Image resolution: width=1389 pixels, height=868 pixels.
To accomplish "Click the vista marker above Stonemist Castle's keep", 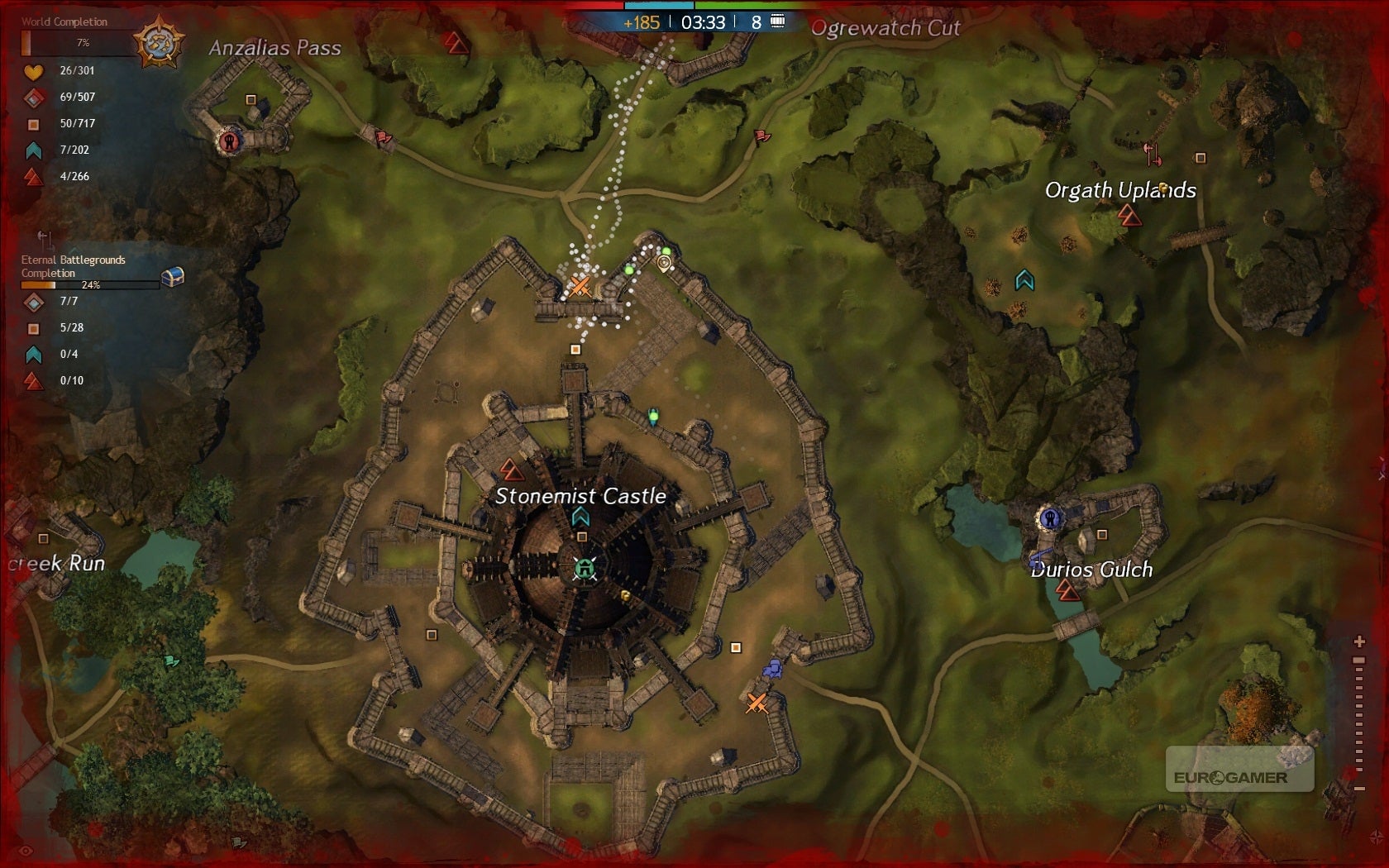I will pos(580,517).
